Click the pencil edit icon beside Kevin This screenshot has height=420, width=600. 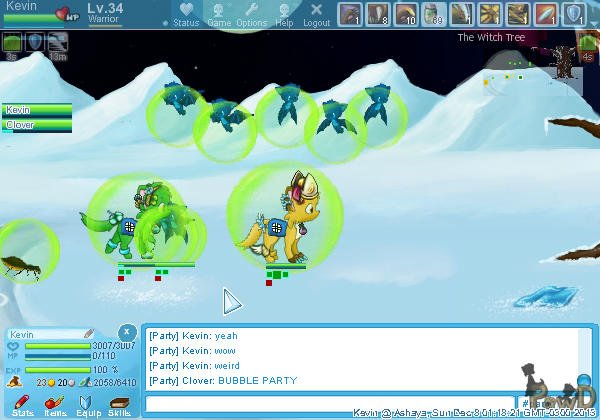point(89,333)
